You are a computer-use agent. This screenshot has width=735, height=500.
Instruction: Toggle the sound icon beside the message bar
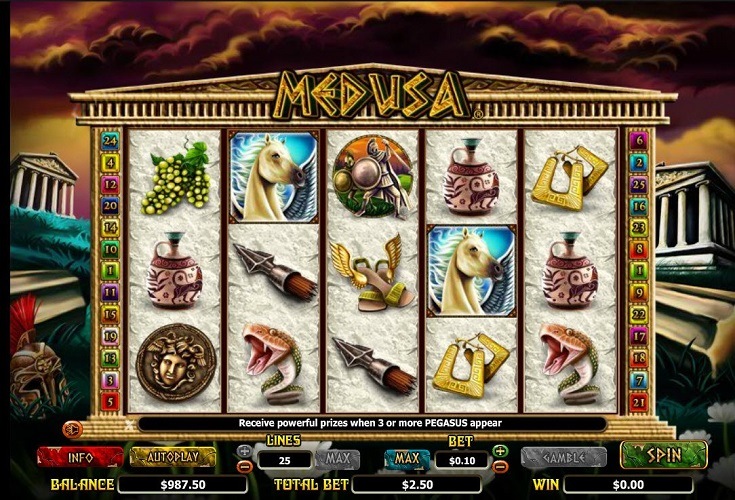[71, 428]
